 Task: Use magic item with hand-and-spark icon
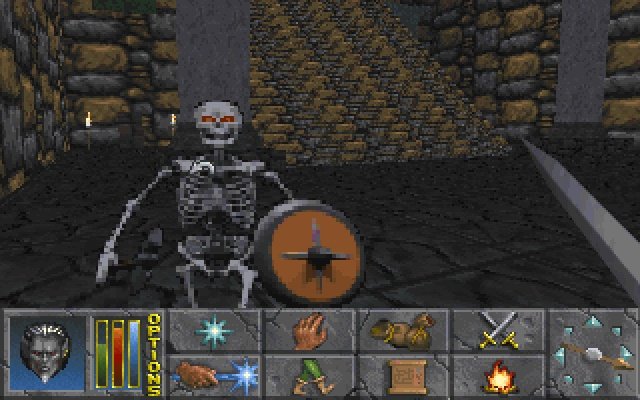pyautogui.click(x=213, y=377)
